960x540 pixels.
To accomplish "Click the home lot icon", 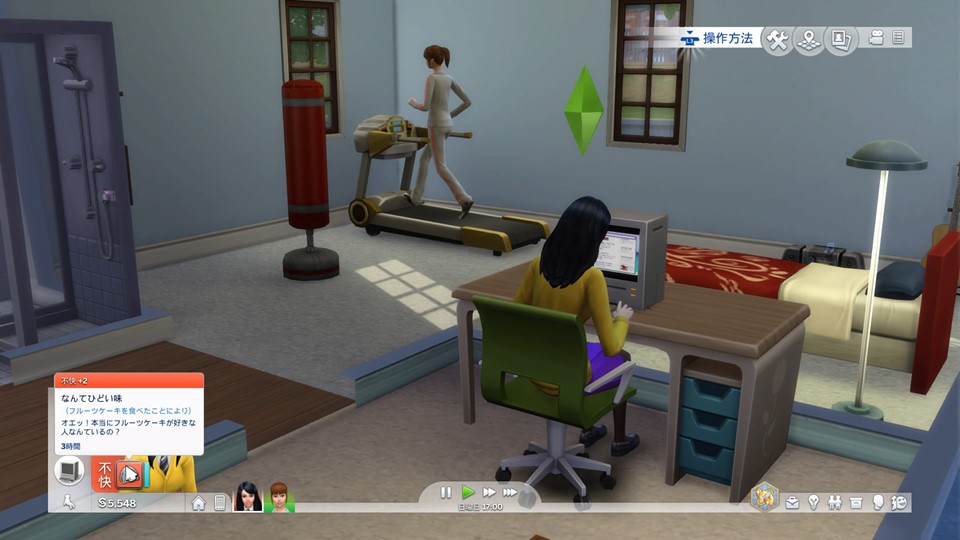I will tap(199, 502).
